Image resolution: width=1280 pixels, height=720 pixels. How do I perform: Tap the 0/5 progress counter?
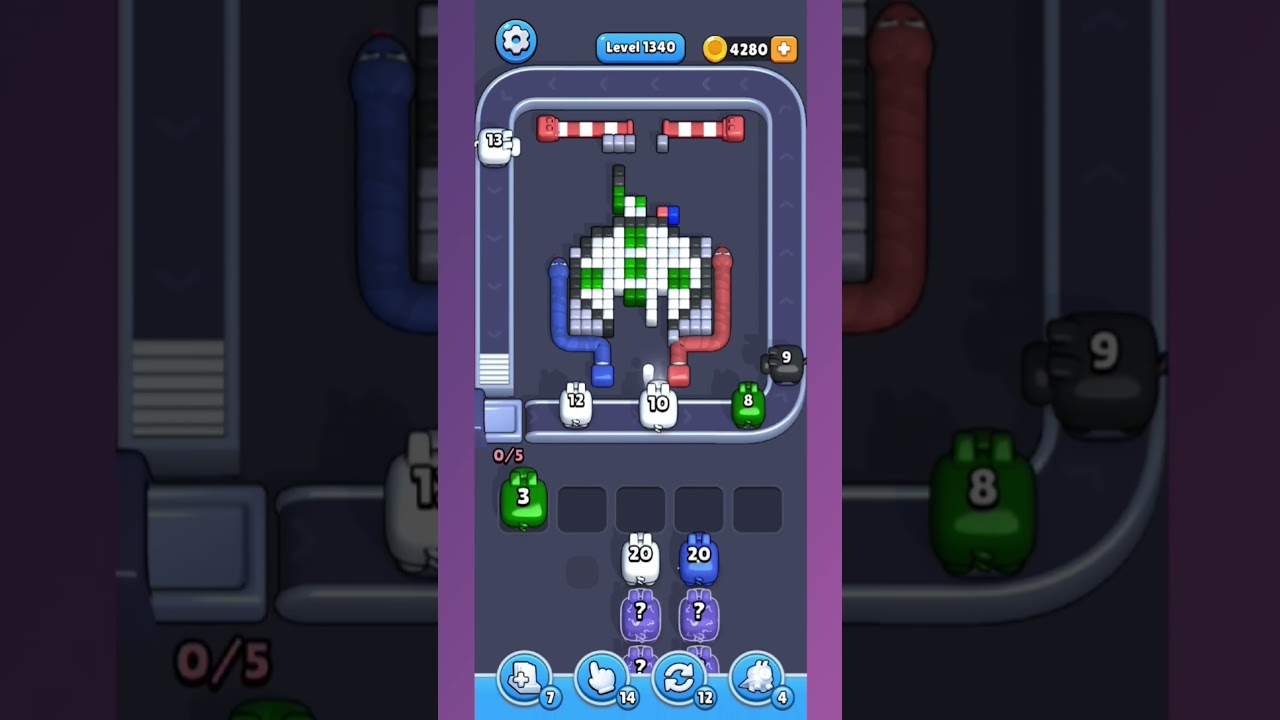[x=507, y=455]
